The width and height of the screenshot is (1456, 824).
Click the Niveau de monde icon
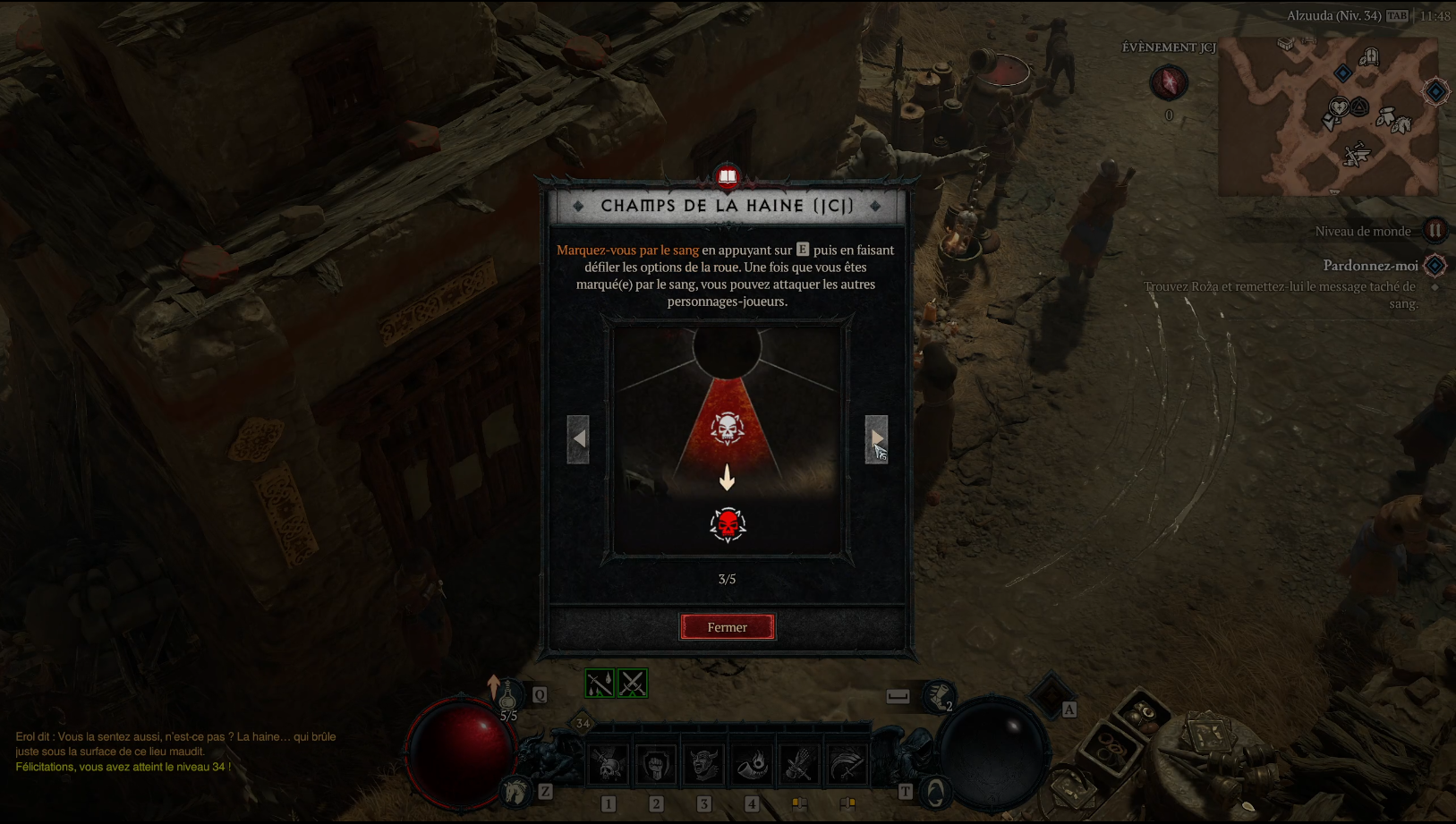click(1435, 231)
